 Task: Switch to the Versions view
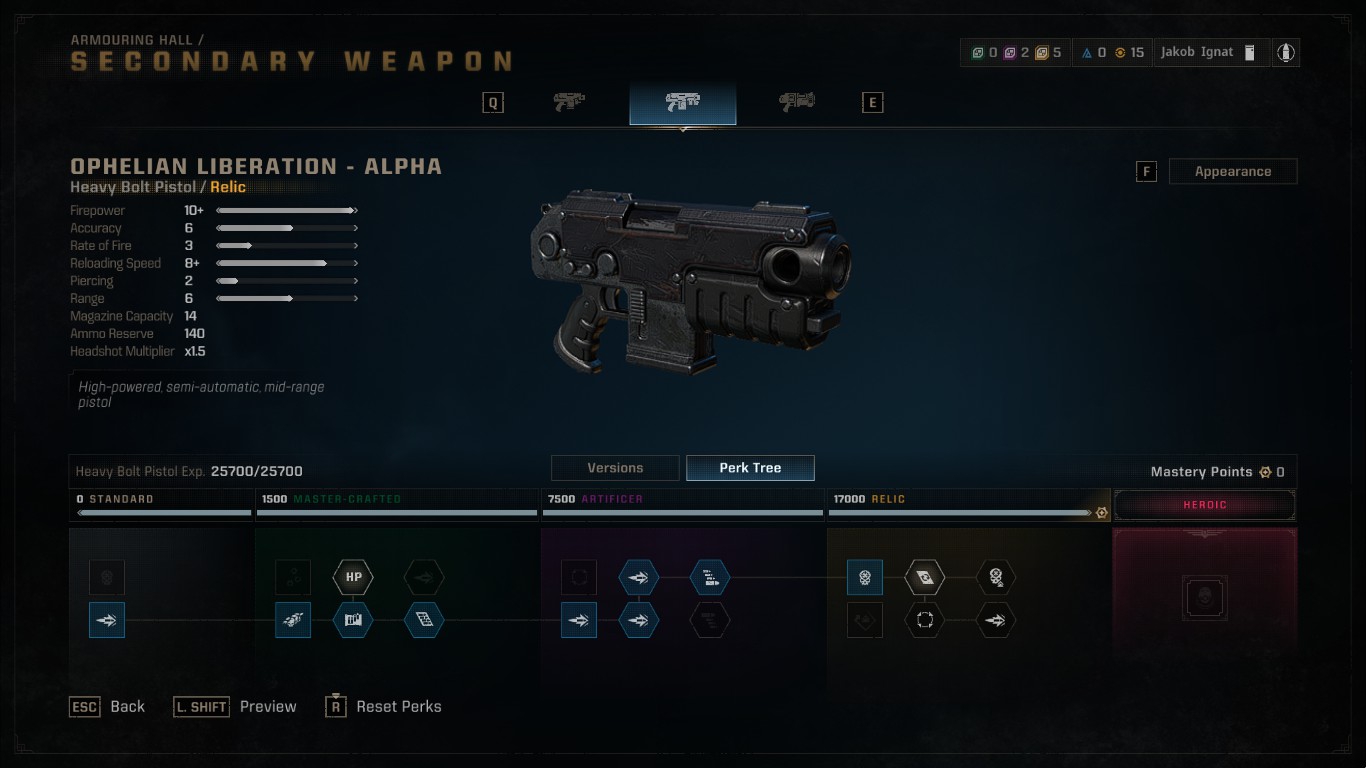[615, 468]
